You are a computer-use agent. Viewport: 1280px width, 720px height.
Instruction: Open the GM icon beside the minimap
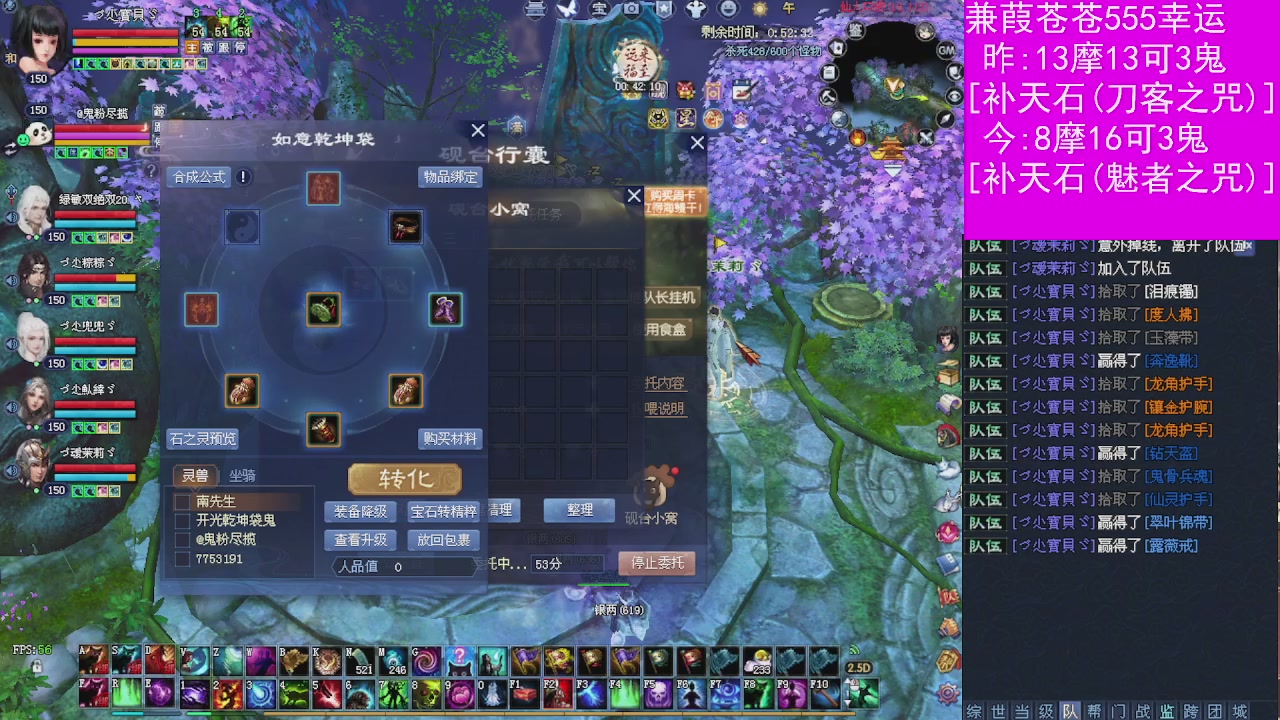(x=944, y=51)
